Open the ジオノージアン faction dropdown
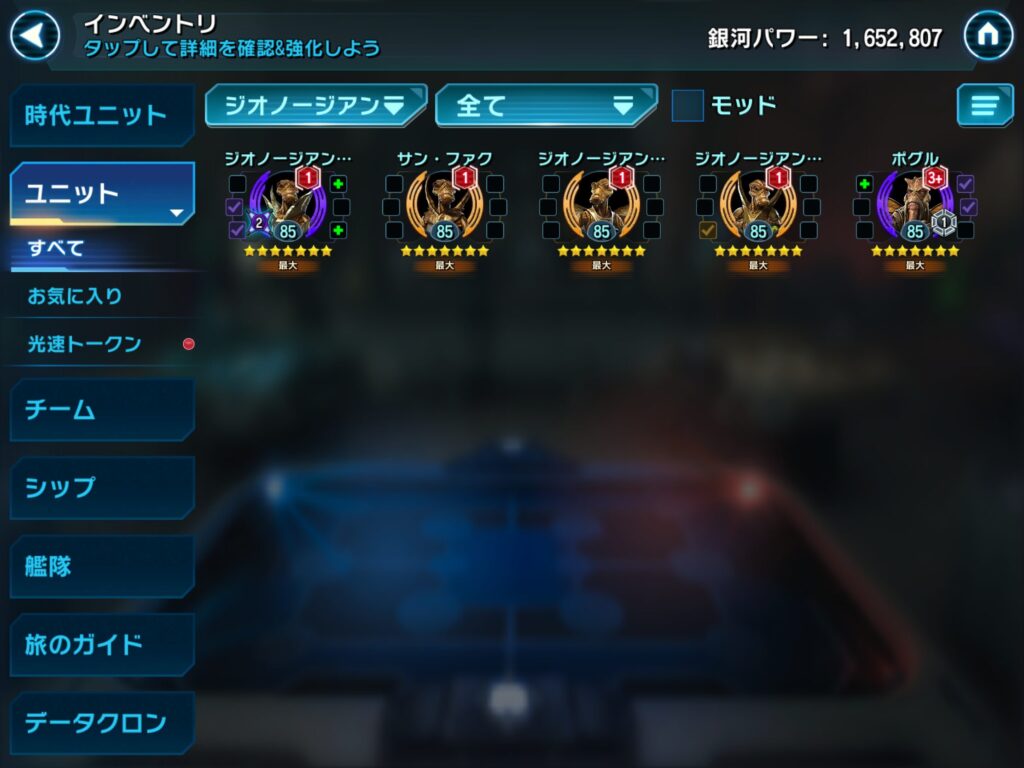Screen dimensions: 1024x768 pos(315,105)
